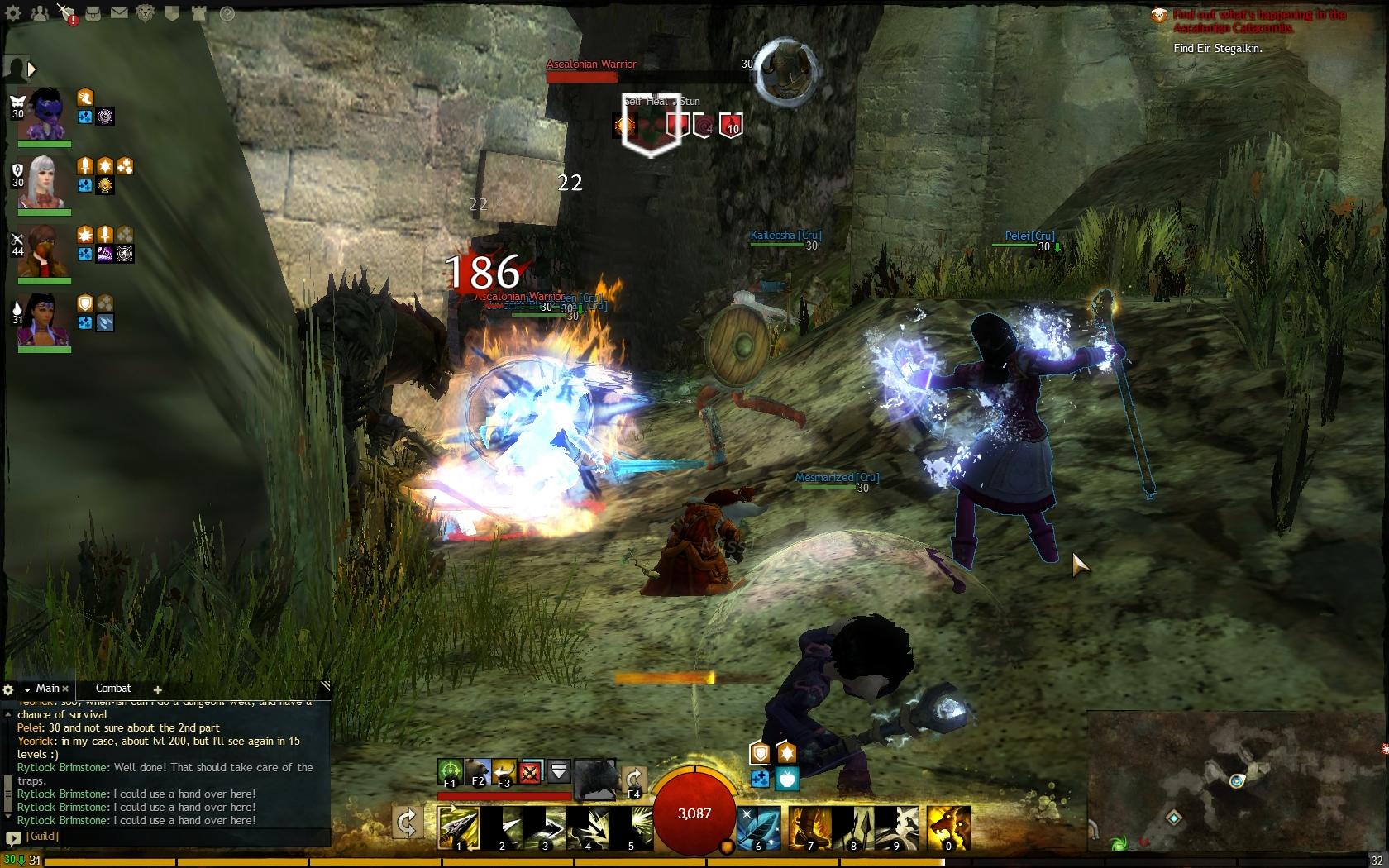
Task: Open the Black Lion trading post icon
Action: click(x=146, y=13)
